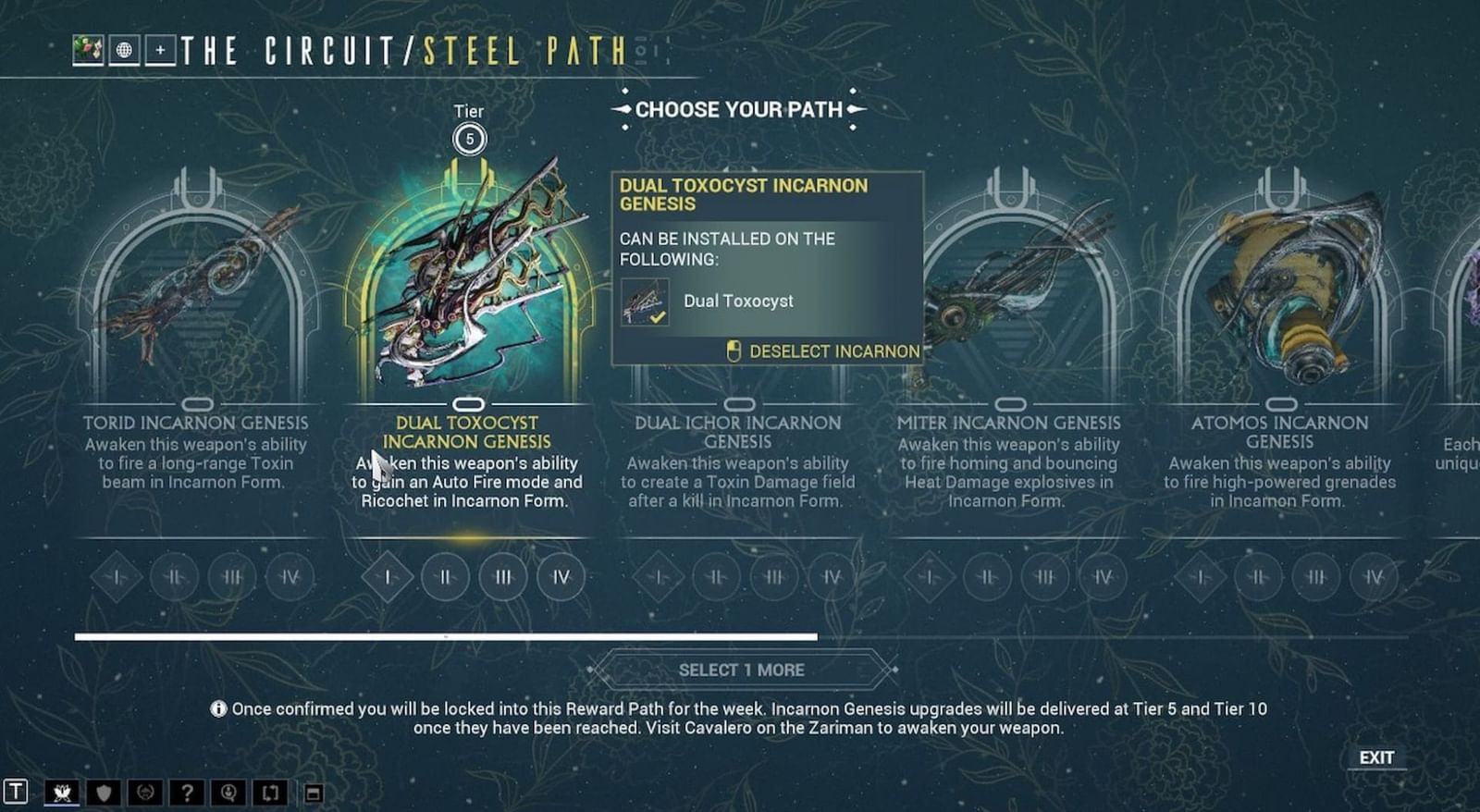Image resolution: width=1480 pixels, height=812 pixels.
Task: Click the Exit button
Action: [x=1377, y=757]
